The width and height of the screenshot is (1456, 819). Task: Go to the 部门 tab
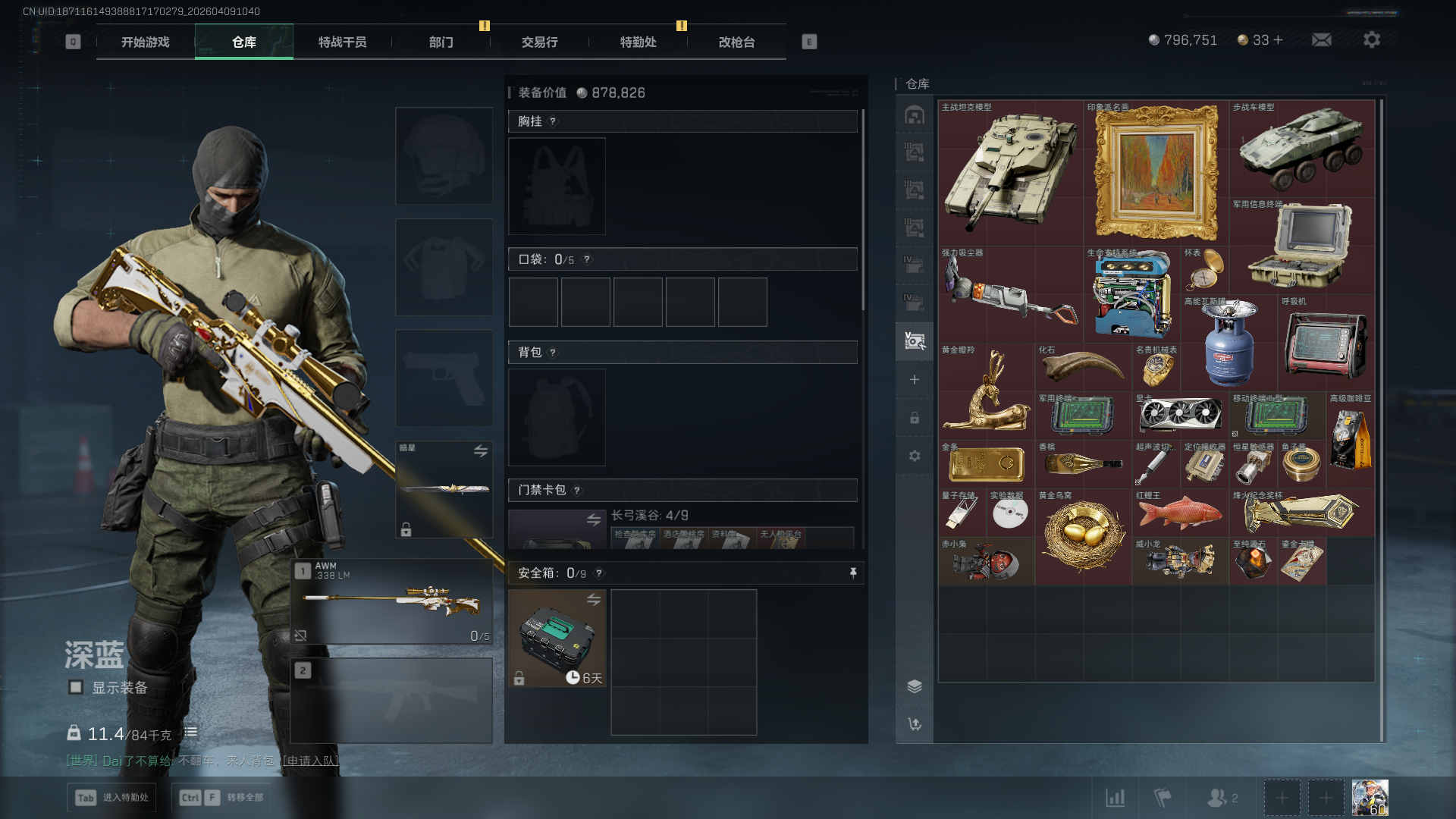(x=441, y=42)
